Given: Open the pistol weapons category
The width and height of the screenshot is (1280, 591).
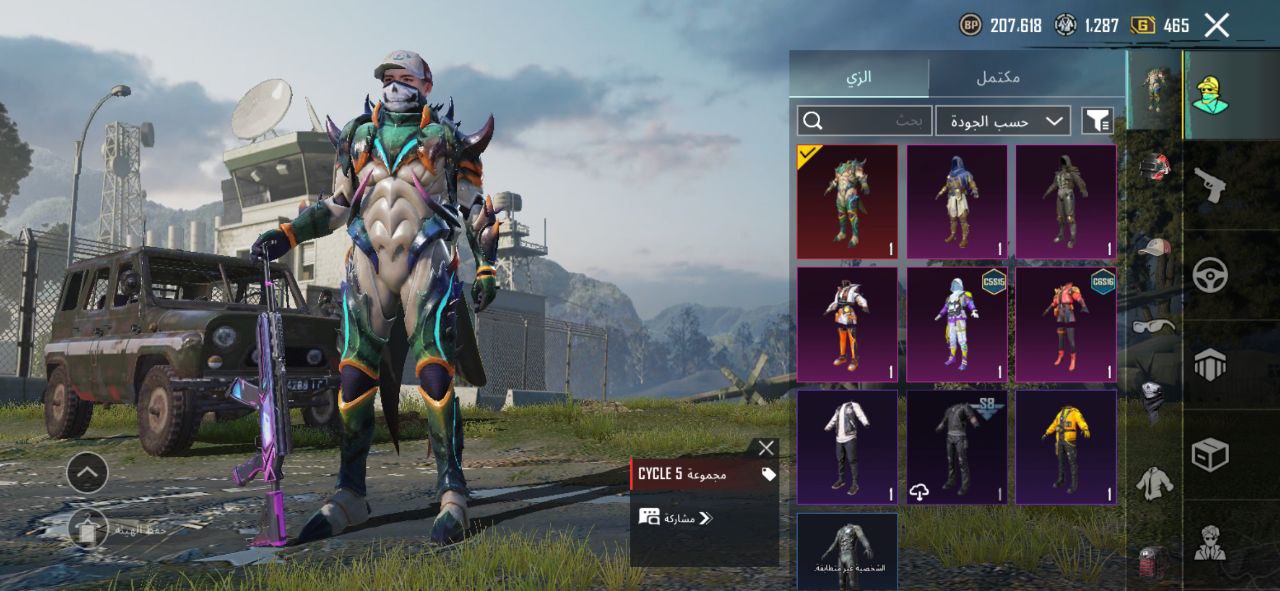Looking at the screenshot, I should pos(1210,185).
